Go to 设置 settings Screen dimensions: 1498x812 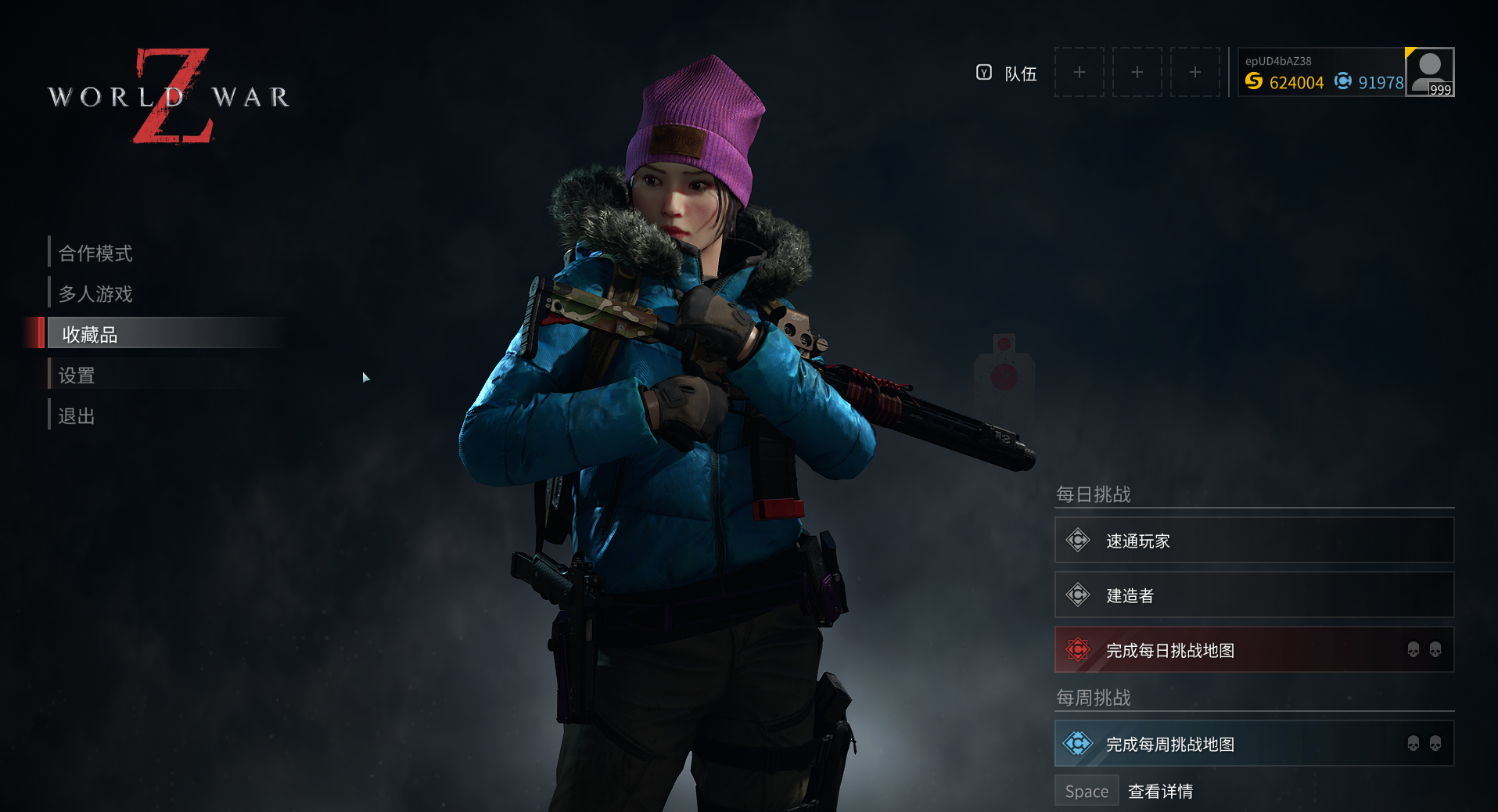point(77,375)
